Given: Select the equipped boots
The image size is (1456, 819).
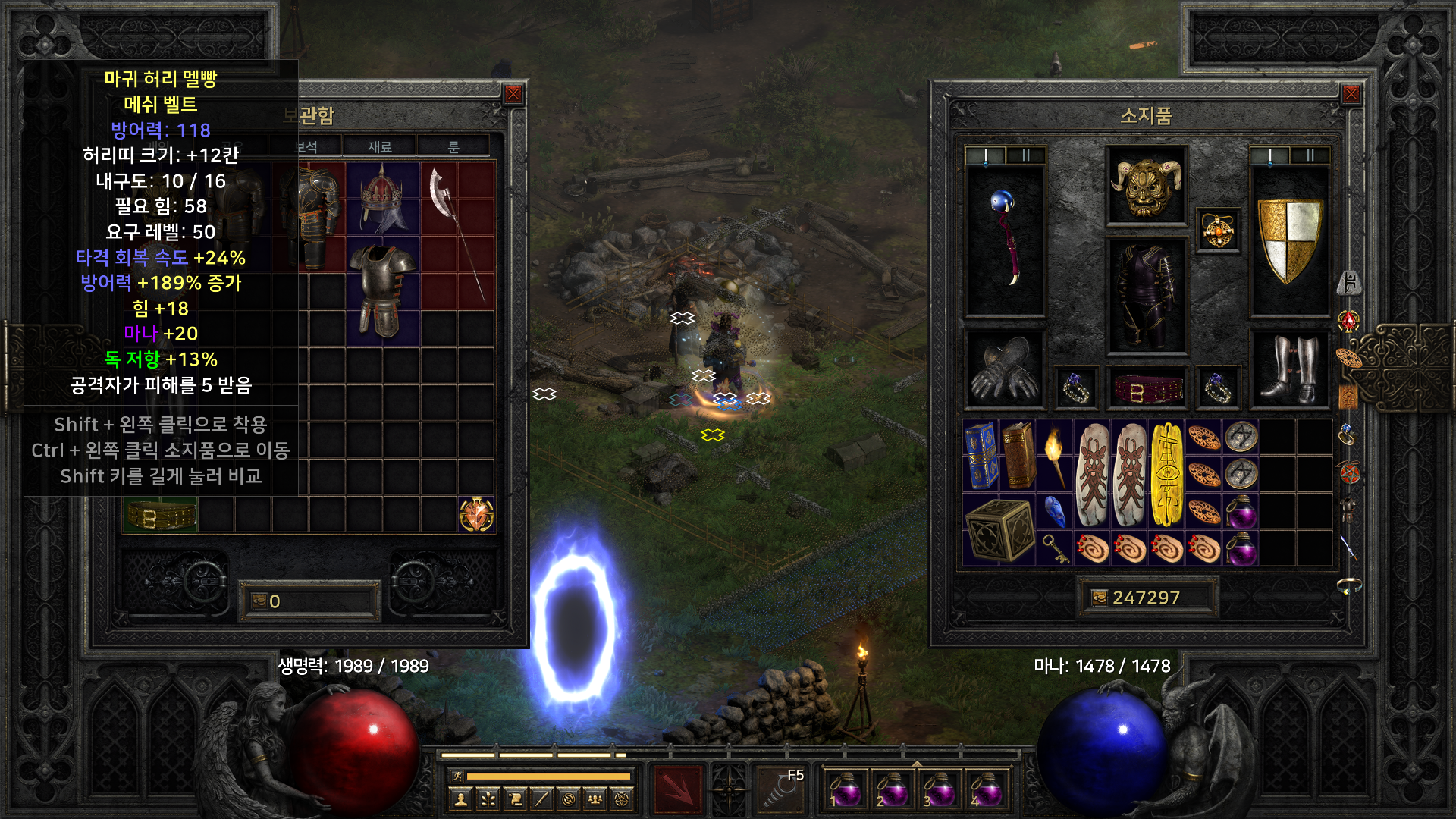Looking at the screenshot, I should 1289,369.
